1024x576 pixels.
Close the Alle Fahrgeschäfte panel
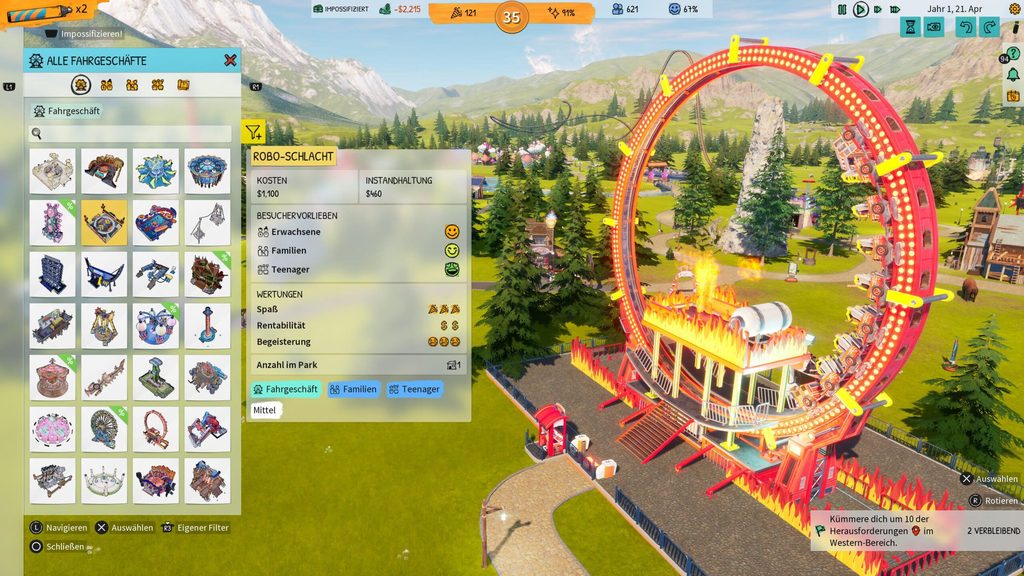[x=230, y=61]
